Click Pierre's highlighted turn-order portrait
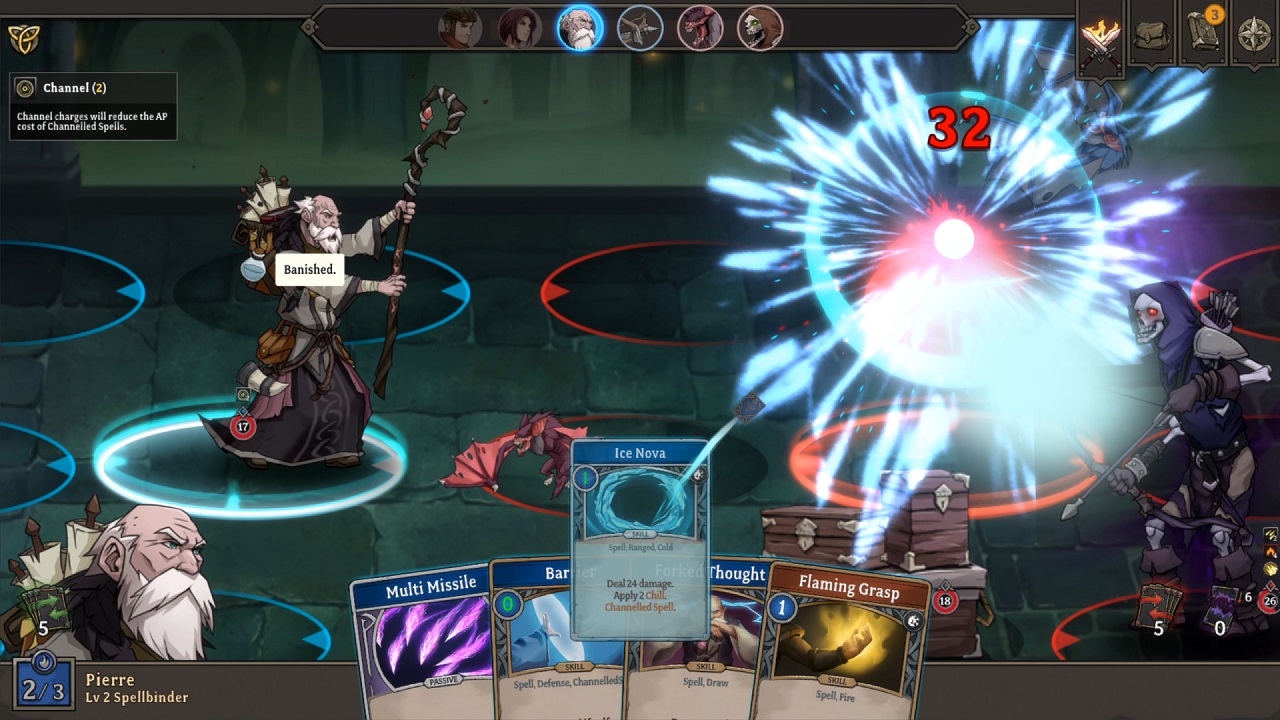Image resolution: width=1280 pixels, height=720 pixels. pyautogui.click(x=580, y=28)
